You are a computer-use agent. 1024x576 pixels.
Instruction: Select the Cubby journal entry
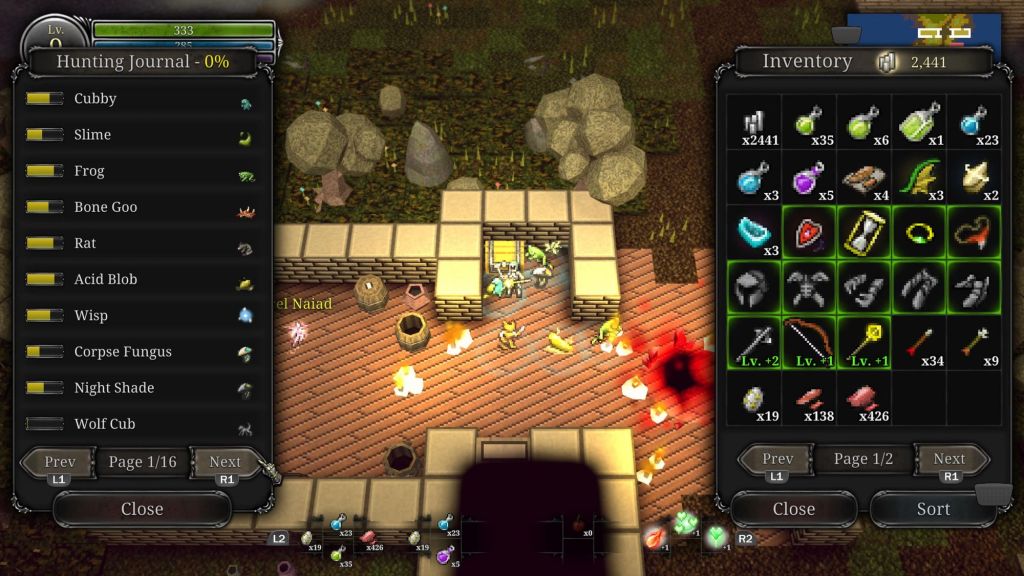[x=140, y=99]
